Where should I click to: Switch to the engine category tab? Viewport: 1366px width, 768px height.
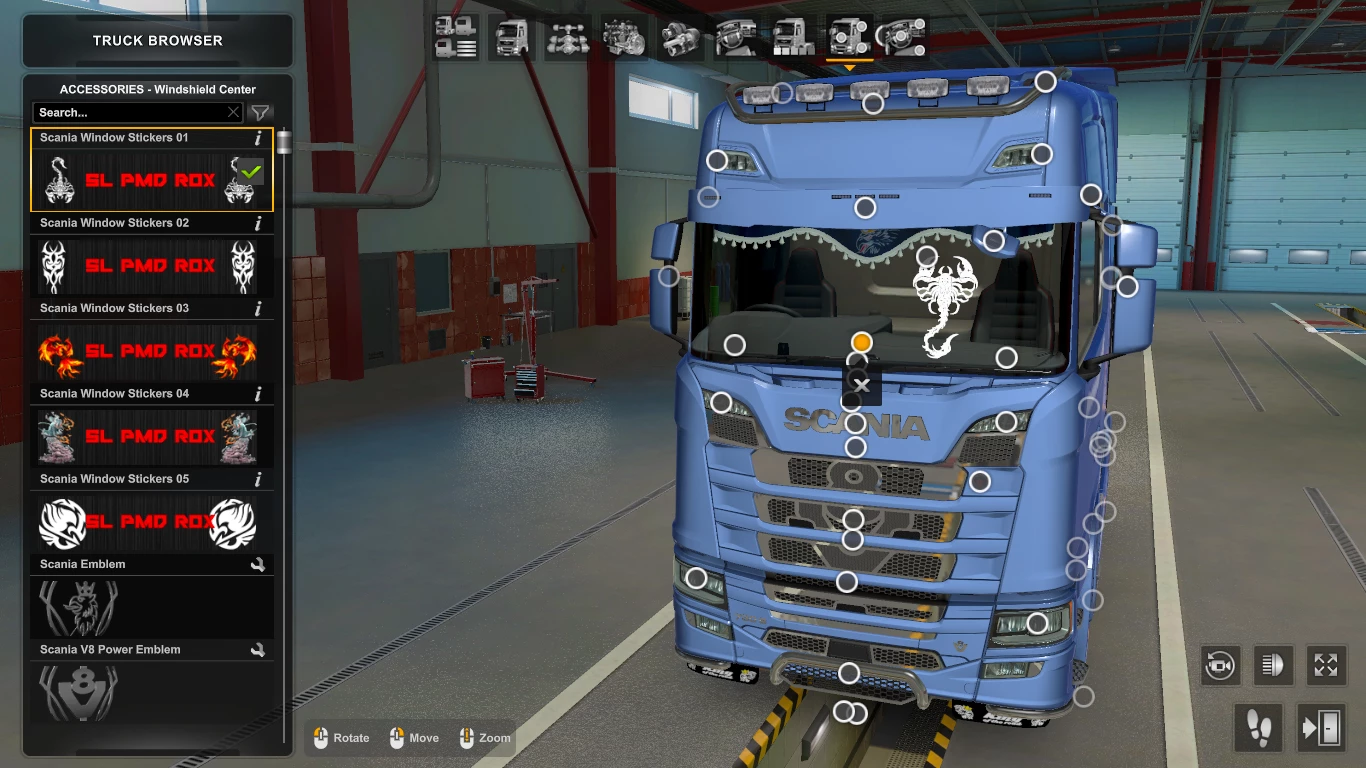pos(624,36)
